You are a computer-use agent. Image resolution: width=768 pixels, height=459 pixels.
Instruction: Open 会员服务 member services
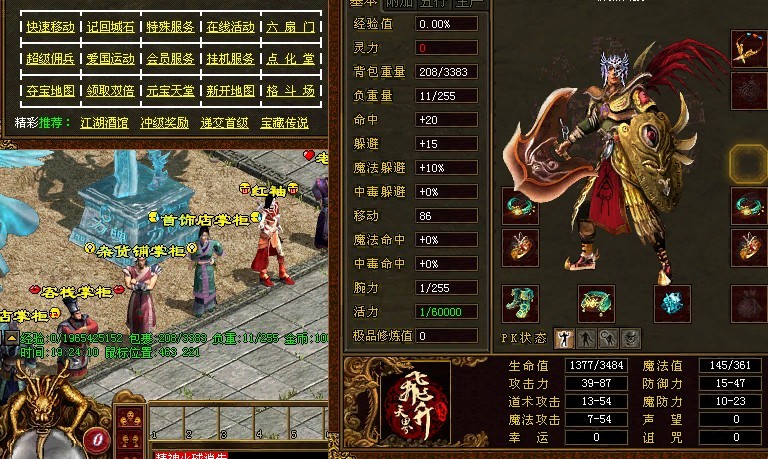(x=170, y=59)
